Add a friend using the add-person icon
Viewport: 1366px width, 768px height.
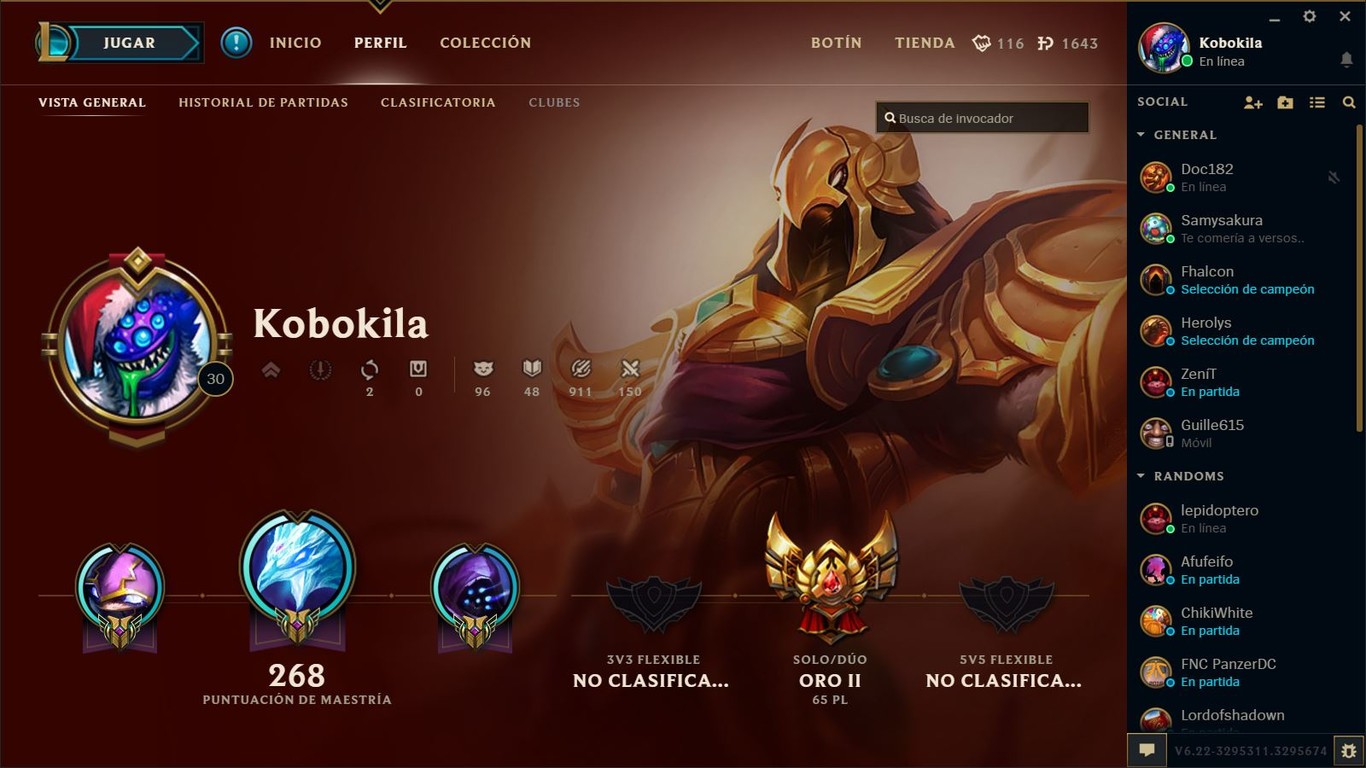point(1253,102)
